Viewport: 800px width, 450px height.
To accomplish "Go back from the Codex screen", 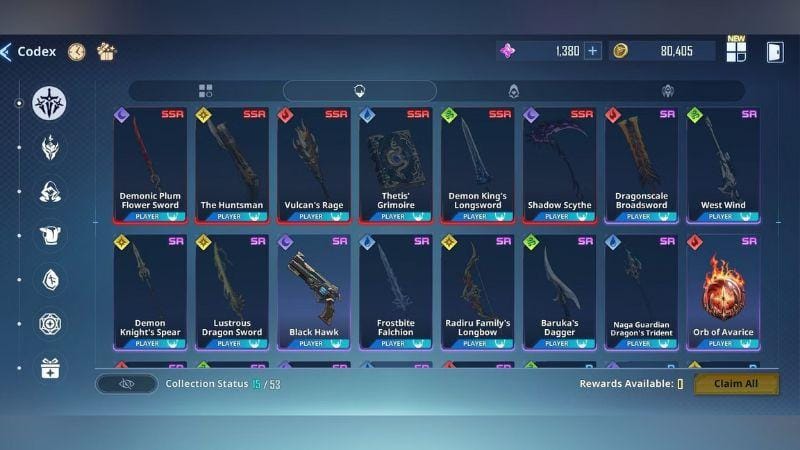I will pos(7,52).
